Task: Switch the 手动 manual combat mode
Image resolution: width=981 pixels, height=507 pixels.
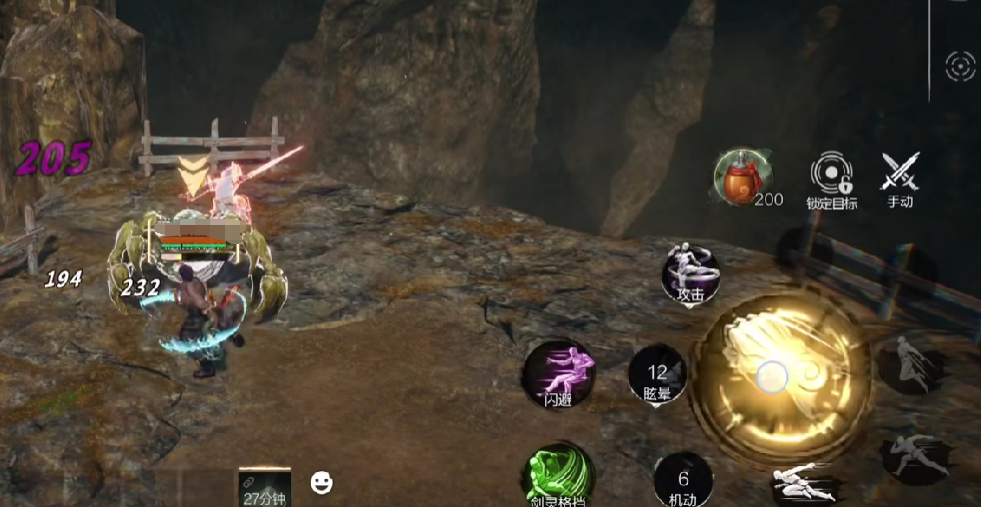Action: (900, 175)
